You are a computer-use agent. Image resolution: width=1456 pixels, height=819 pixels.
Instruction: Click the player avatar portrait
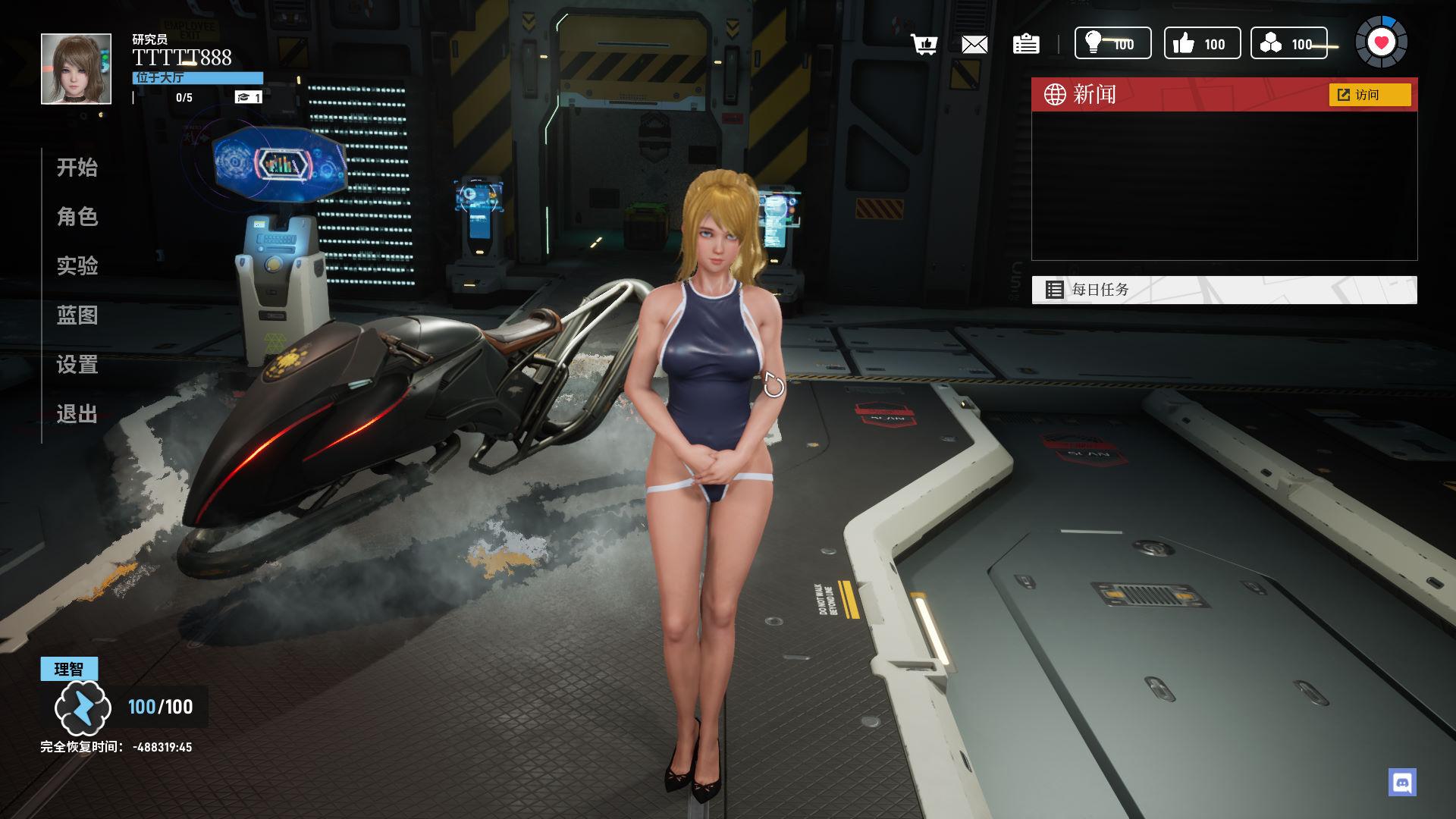[x=76, y=69]
